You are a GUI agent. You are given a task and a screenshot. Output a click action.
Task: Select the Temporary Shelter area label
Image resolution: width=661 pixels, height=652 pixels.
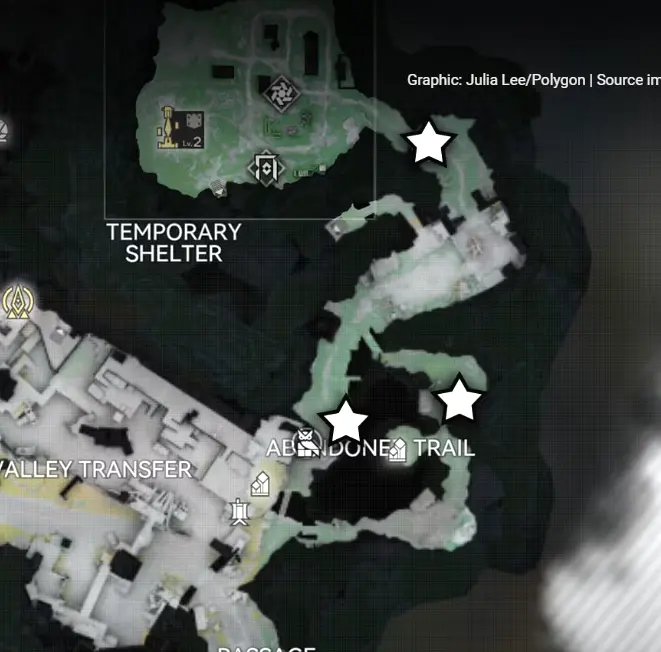point(174,242)
